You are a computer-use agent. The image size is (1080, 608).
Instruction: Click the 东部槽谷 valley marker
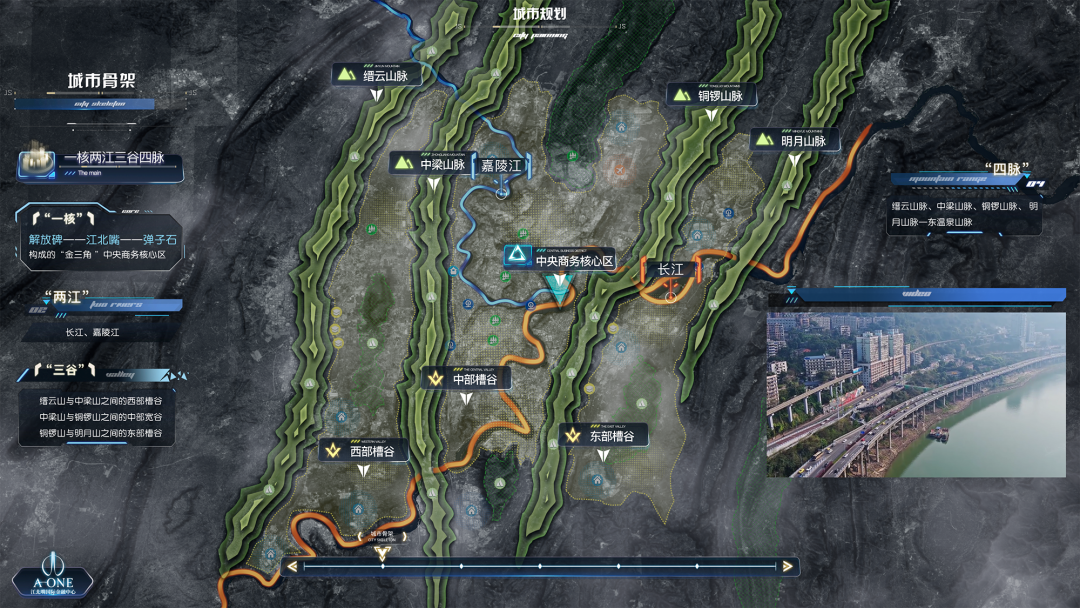(604, 436)
